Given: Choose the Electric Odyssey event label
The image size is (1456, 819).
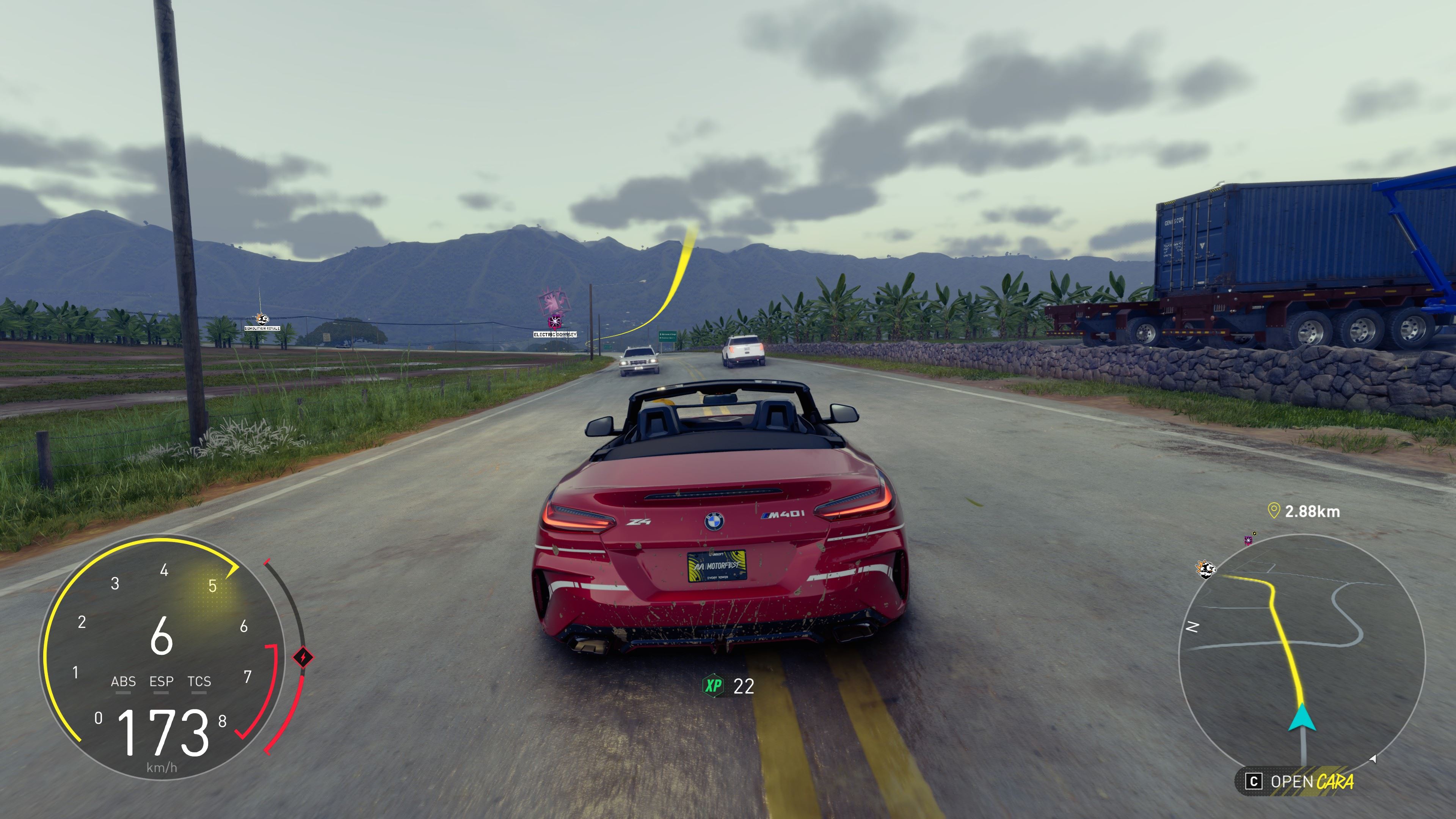Looking at the screenshot, I should 555,334.
